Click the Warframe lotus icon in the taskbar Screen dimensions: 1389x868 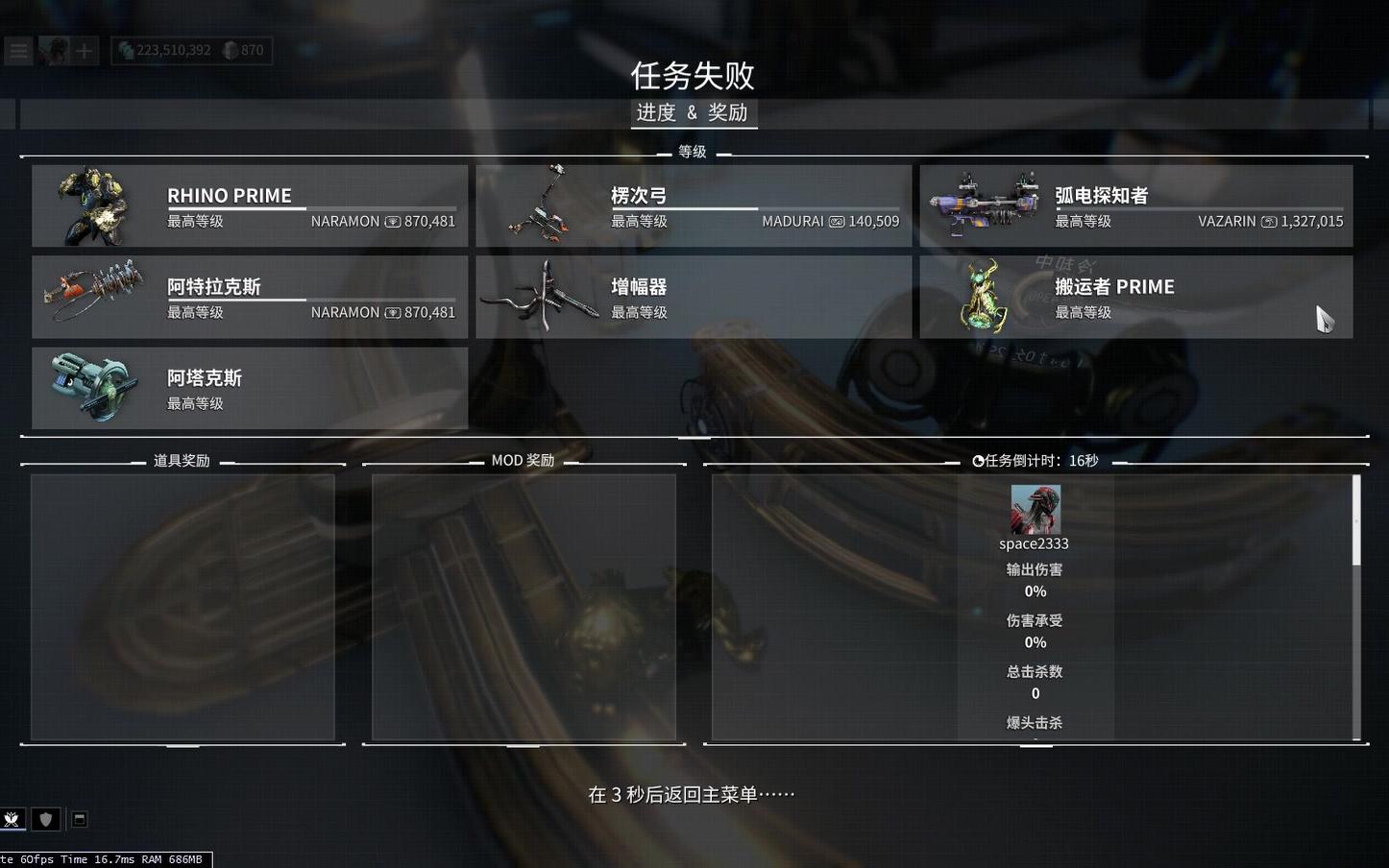point(12,819)
